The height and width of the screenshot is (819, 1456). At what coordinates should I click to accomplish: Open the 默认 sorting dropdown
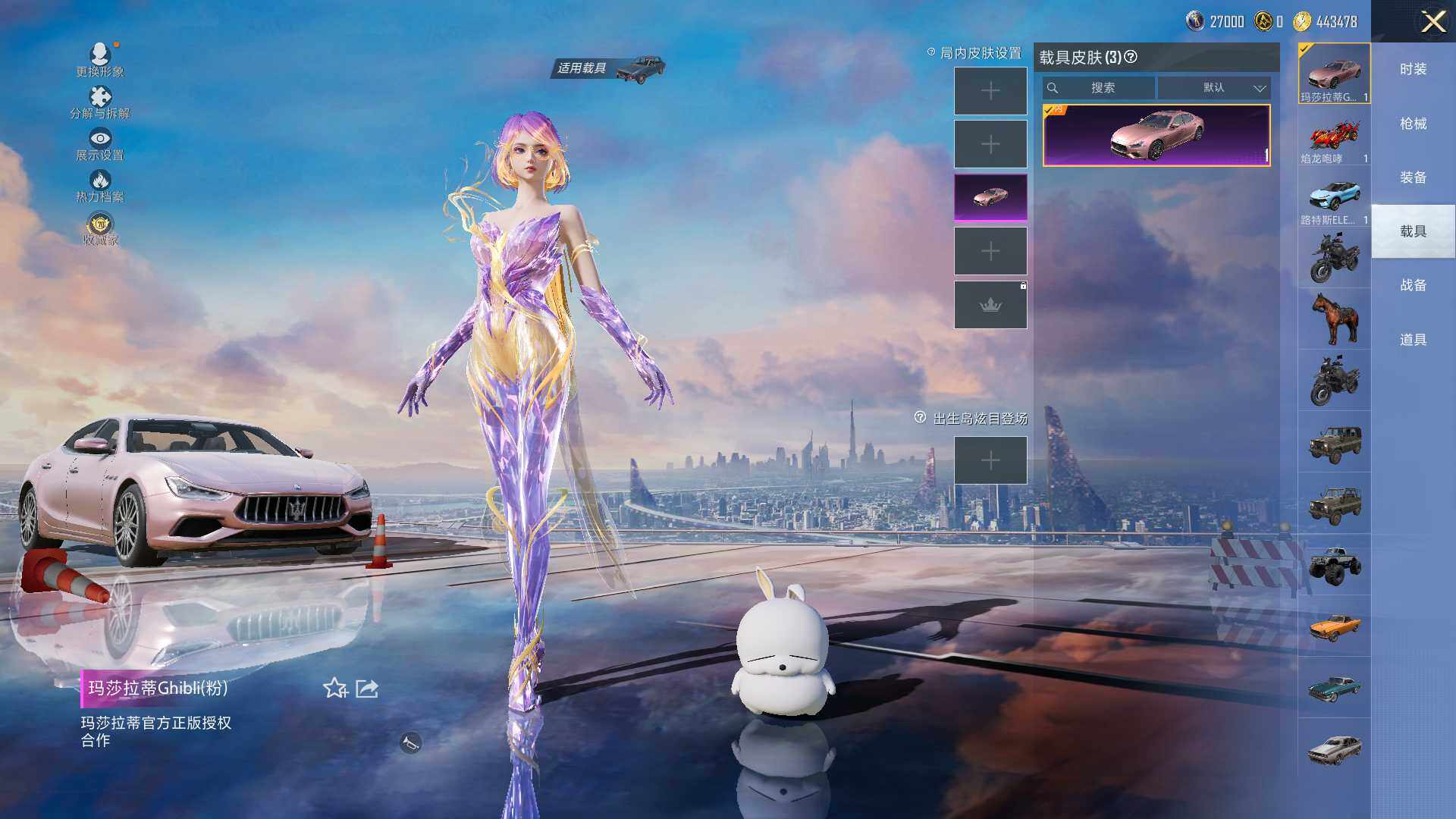click(x=1214, y=88)
